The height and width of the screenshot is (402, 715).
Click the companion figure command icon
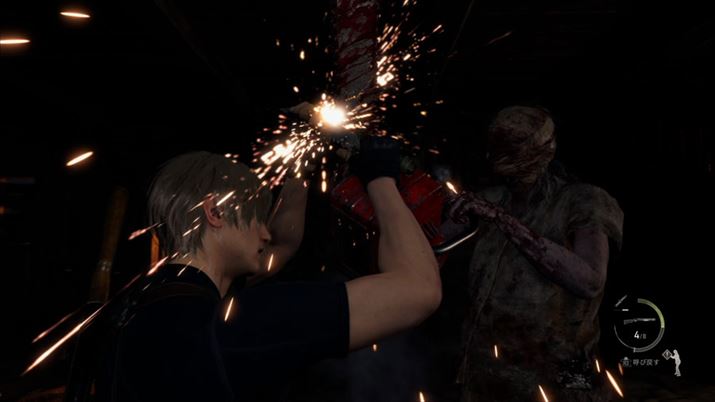pyautogui.click(x=677, y=361)
